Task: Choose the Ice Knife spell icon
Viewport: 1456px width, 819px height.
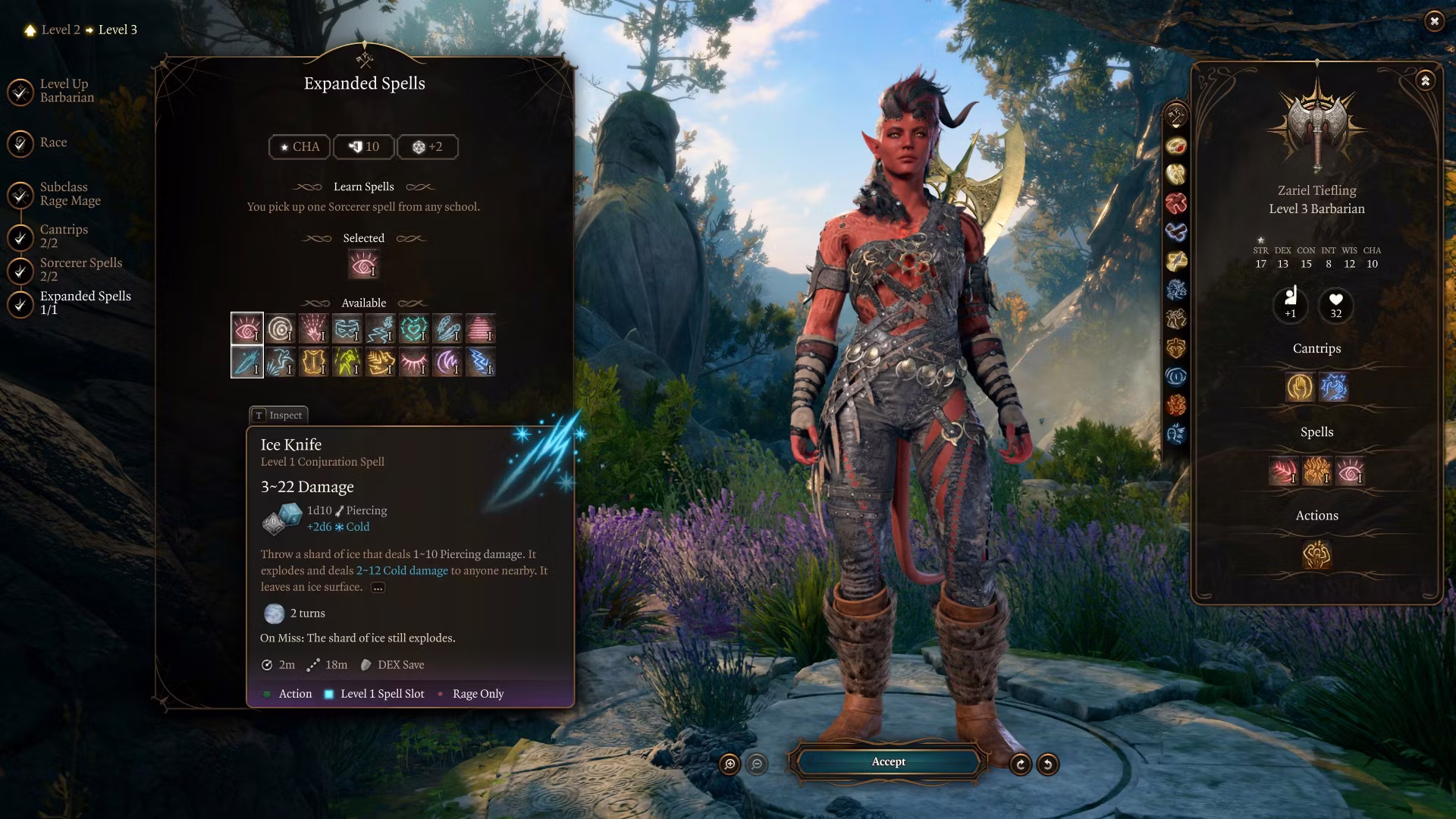Action: pyautogui.click(x=247, y=362)
